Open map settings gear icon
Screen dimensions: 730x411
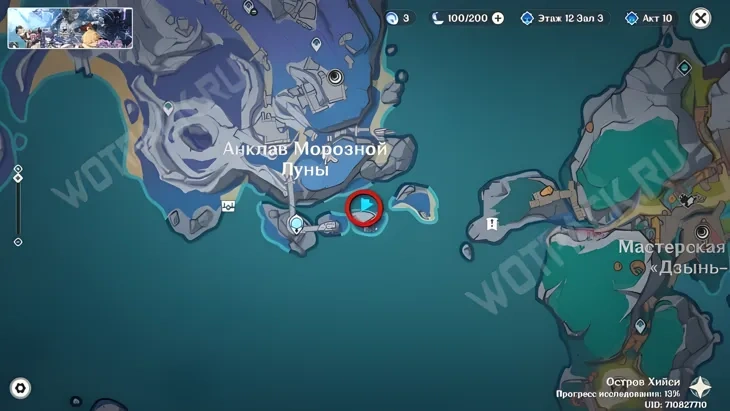(20, 389)
